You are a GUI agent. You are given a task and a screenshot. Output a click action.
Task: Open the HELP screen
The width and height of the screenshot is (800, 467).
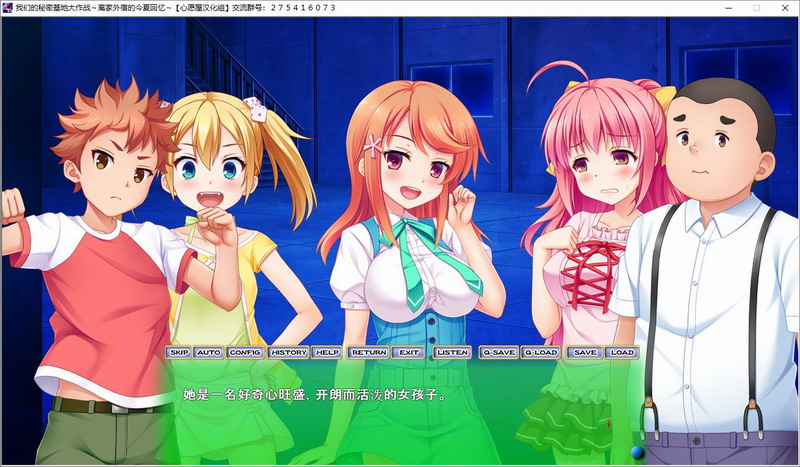click(327, 352)
